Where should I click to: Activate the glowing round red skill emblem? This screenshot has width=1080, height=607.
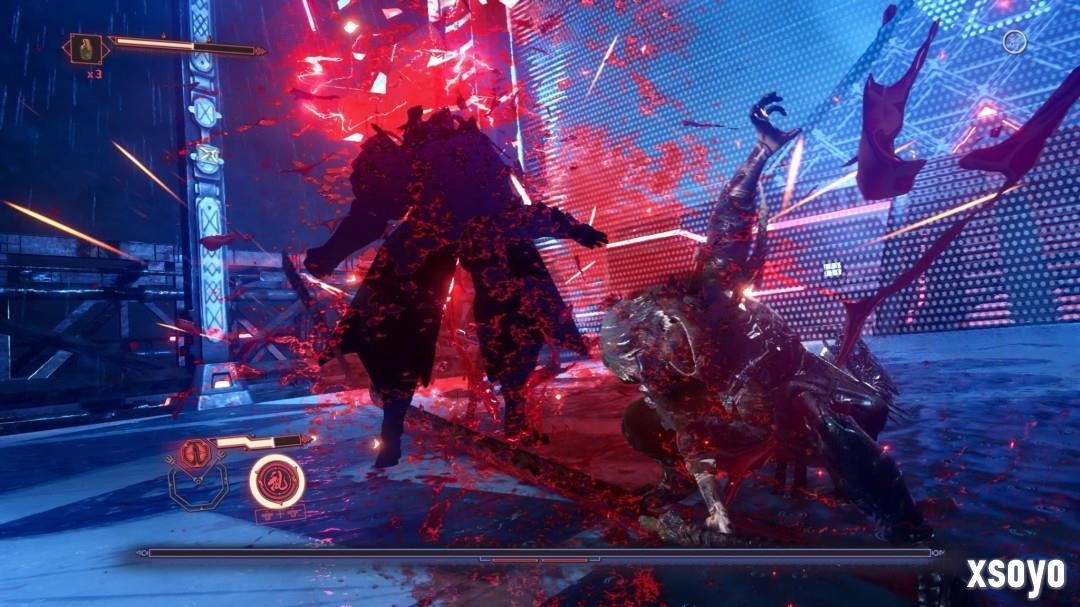pos(277,481)
